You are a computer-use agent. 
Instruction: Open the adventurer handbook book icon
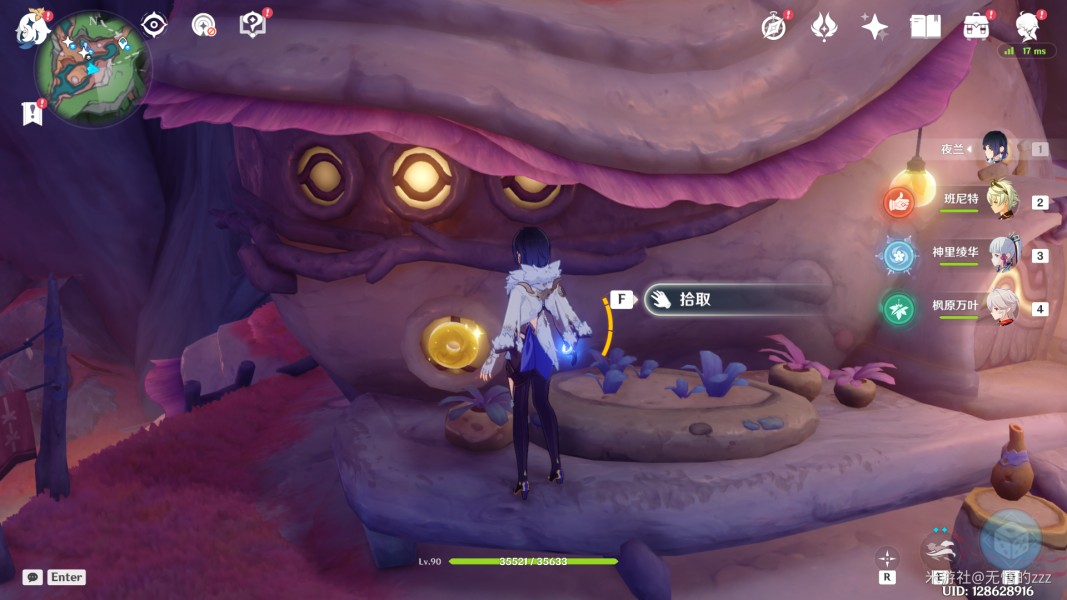pos(926,27)
